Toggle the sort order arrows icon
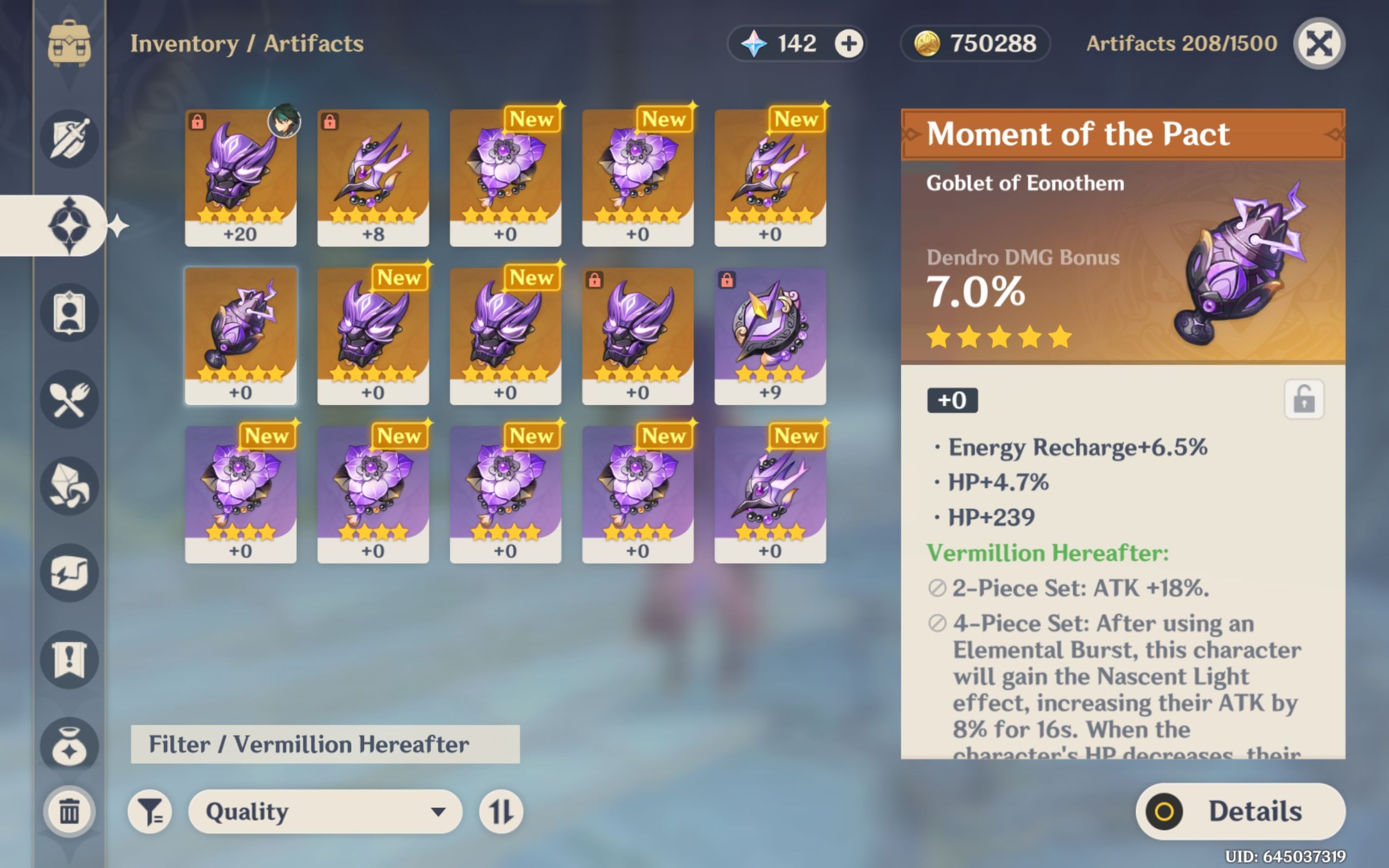The image size is (1389, 868). coord(501,812)
